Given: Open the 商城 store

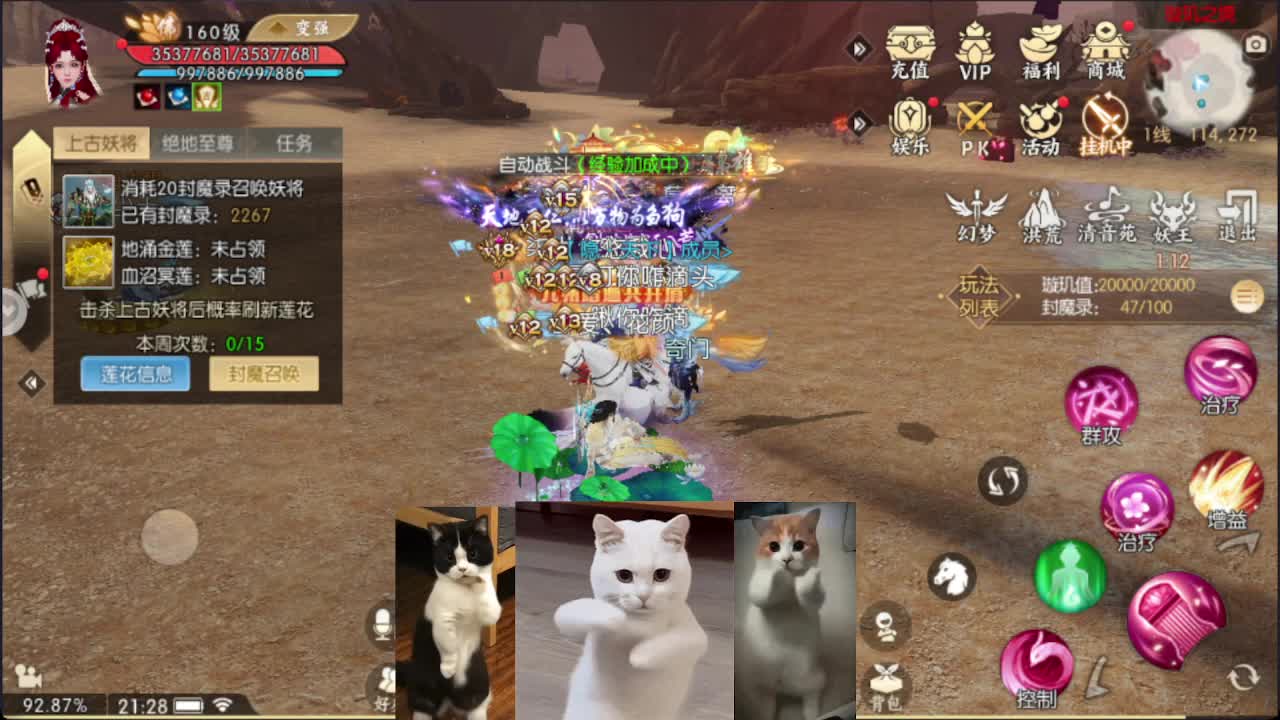Looking at the screenshot, I should (x=1106, y=50).
